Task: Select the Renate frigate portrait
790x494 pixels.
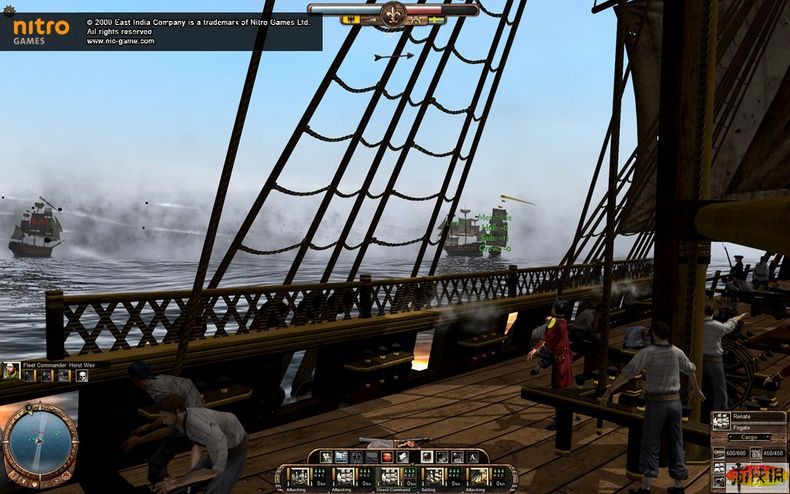Action: [722, 421]
